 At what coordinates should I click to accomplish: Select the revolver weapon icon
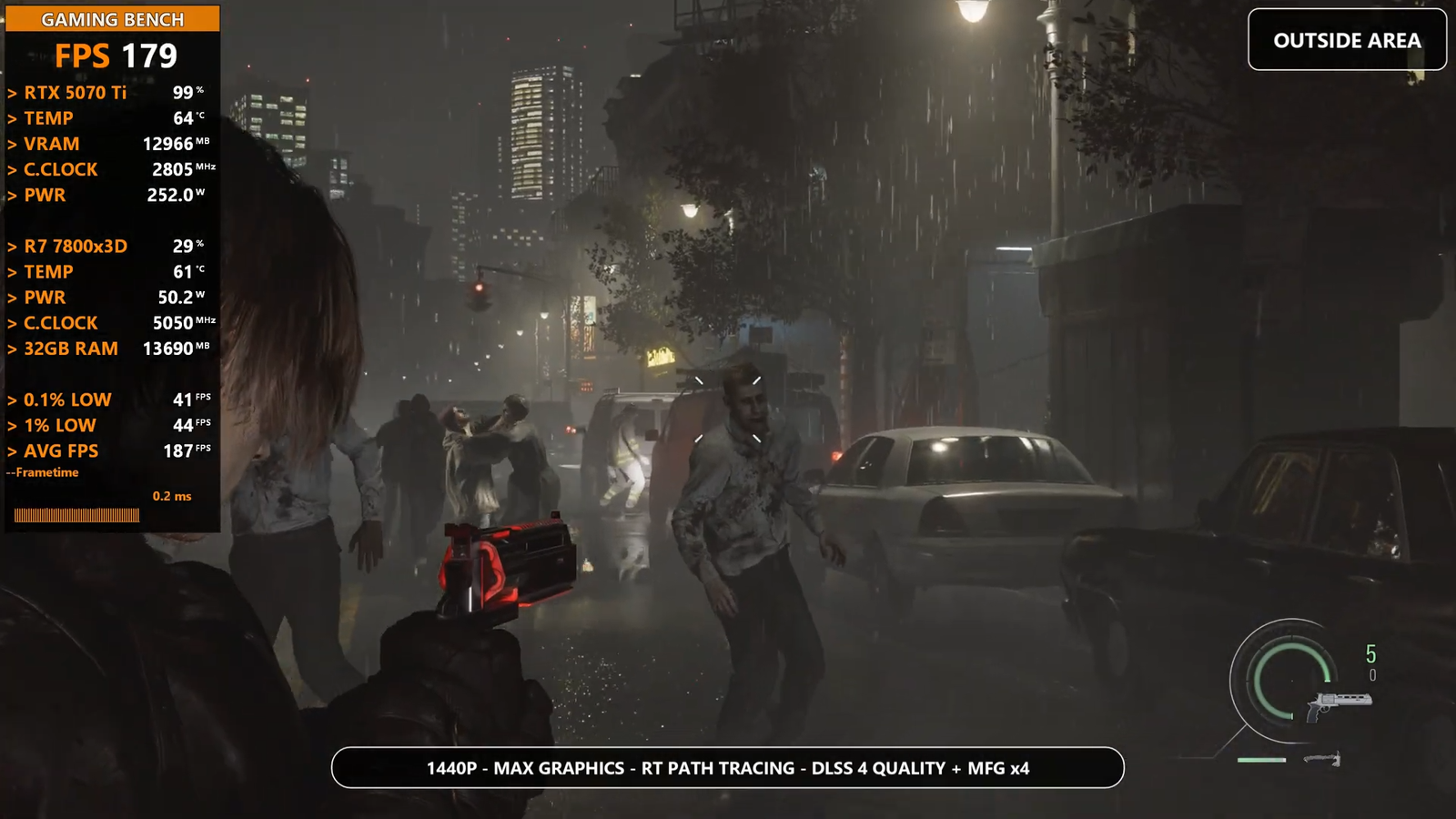pos(1338,703)
